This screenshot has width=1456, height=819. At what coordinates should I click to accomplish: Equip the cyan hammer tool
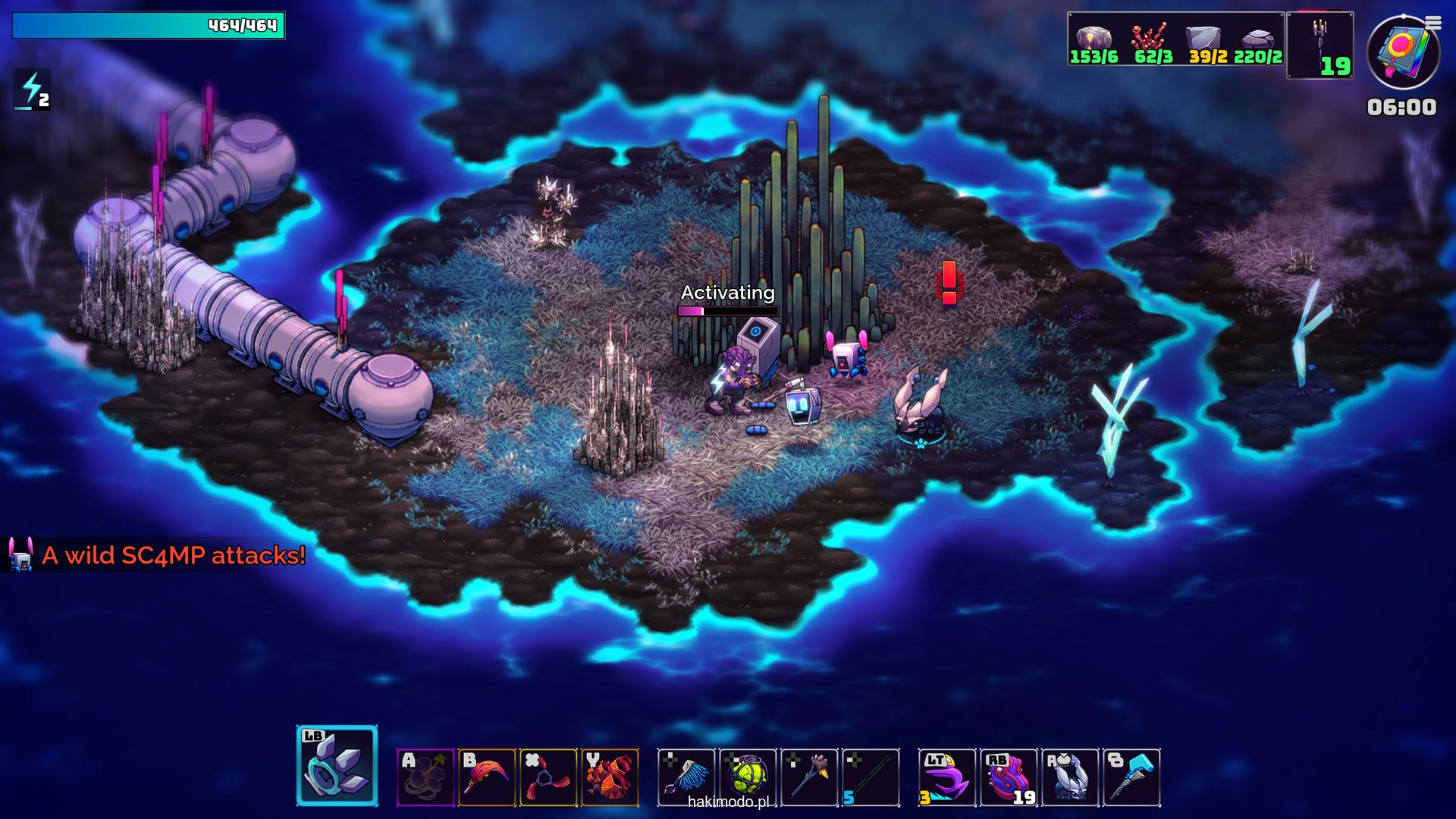coord(1131,777)
